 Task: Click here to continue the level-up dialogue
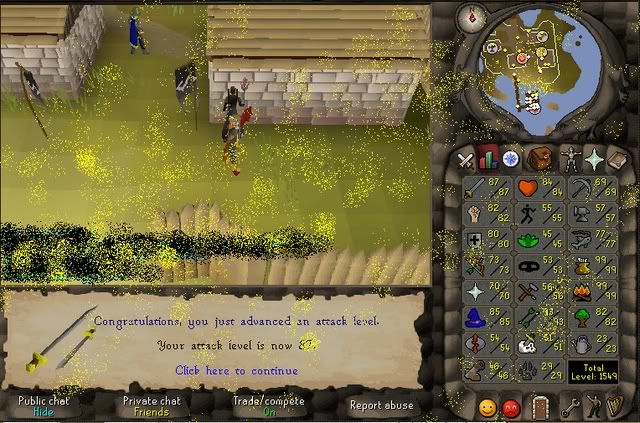[236, 370]
